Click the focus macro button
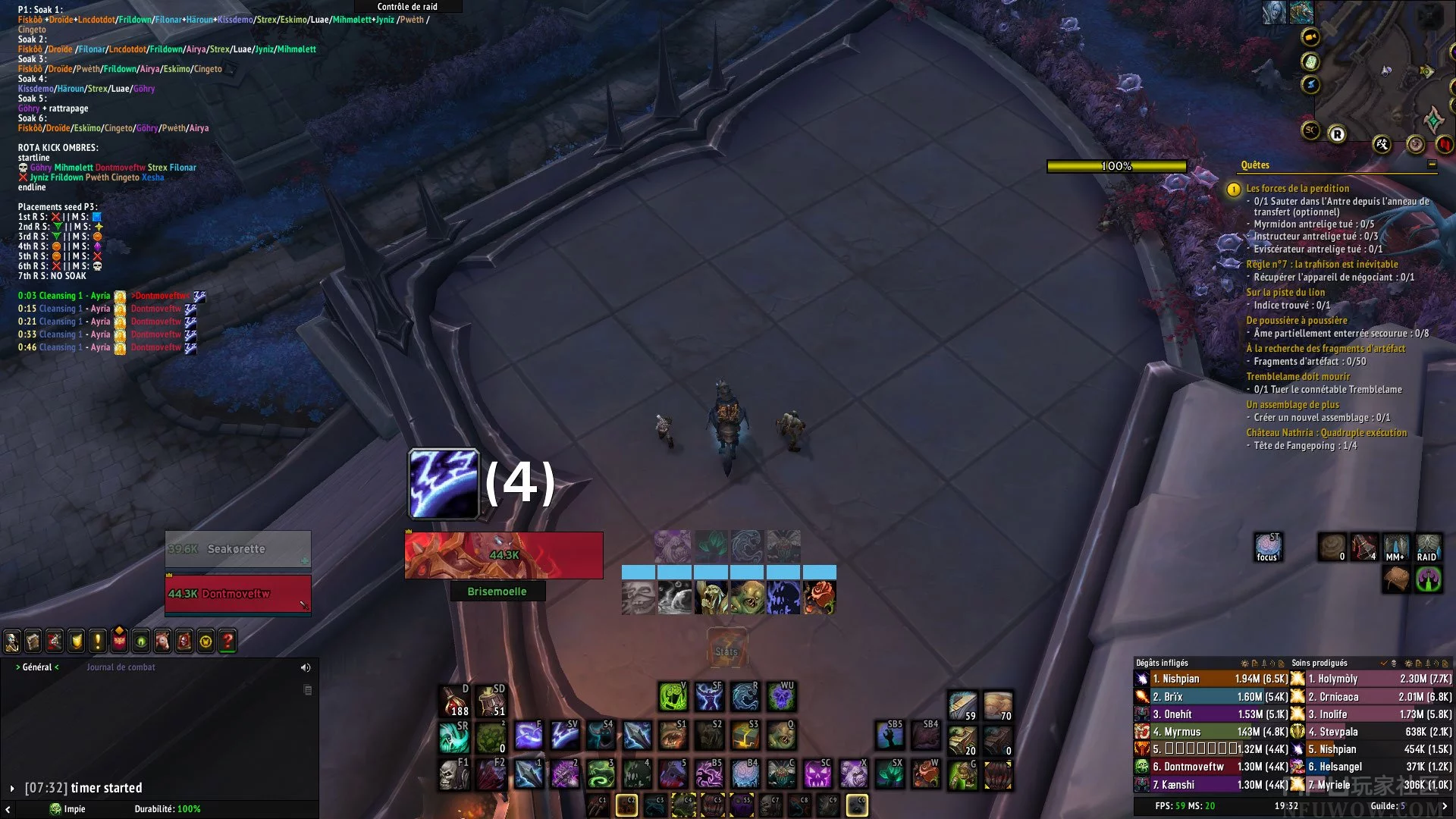This screenshot has height=819, width=1456. (x=1267, y=547)
